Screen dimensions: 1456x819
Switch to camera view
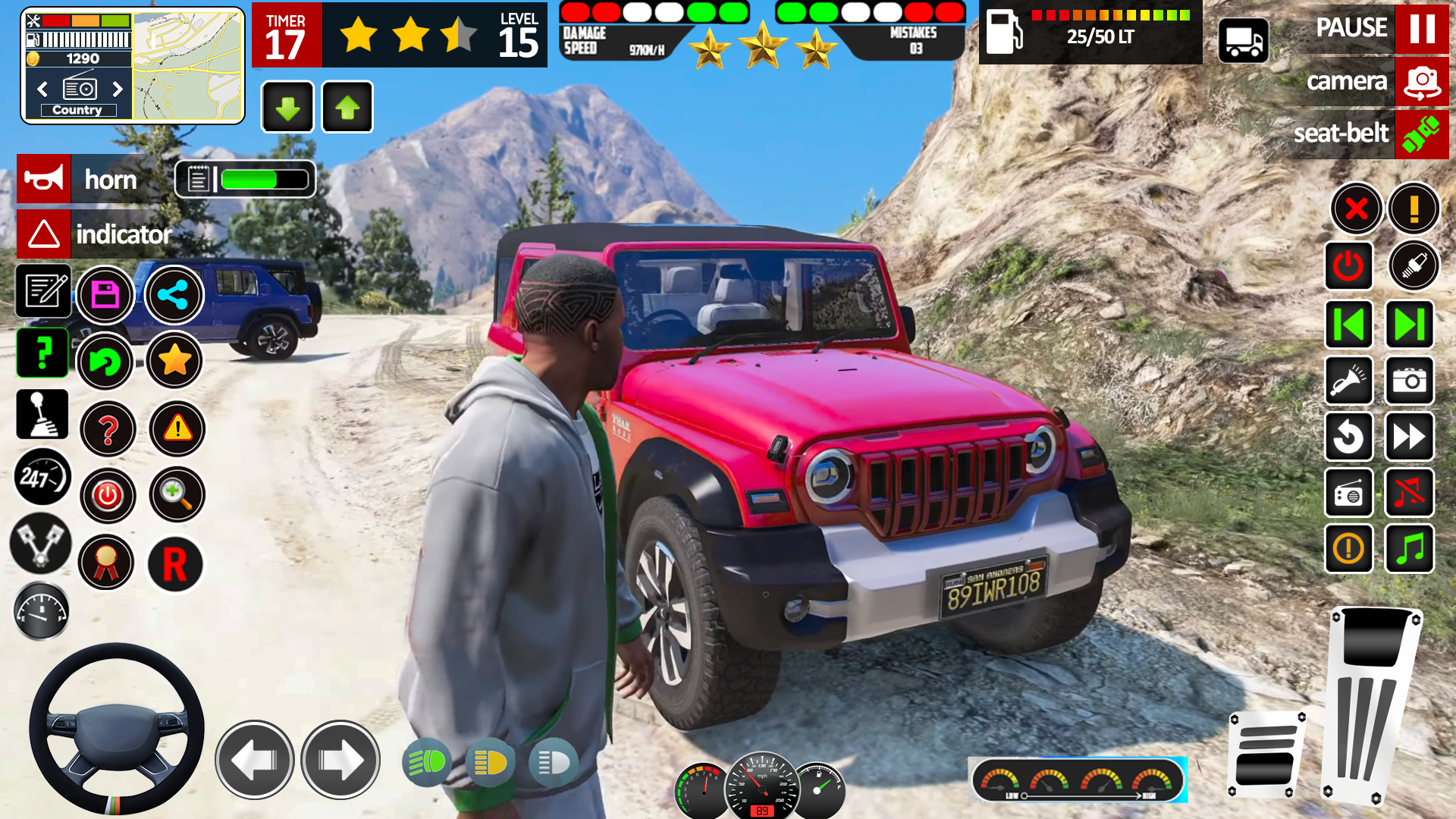click(x=1420, y=81)
